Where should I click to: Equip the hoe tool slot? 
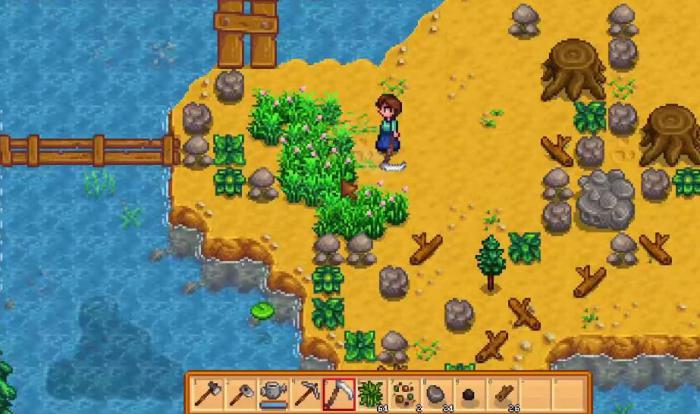[241, 393]
